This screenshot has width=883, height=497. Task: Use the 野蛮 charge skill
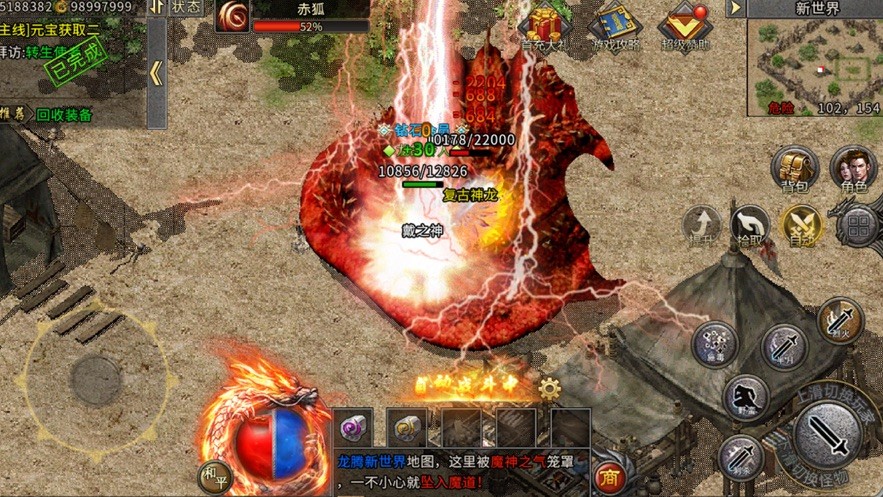(x=746, y=398)
